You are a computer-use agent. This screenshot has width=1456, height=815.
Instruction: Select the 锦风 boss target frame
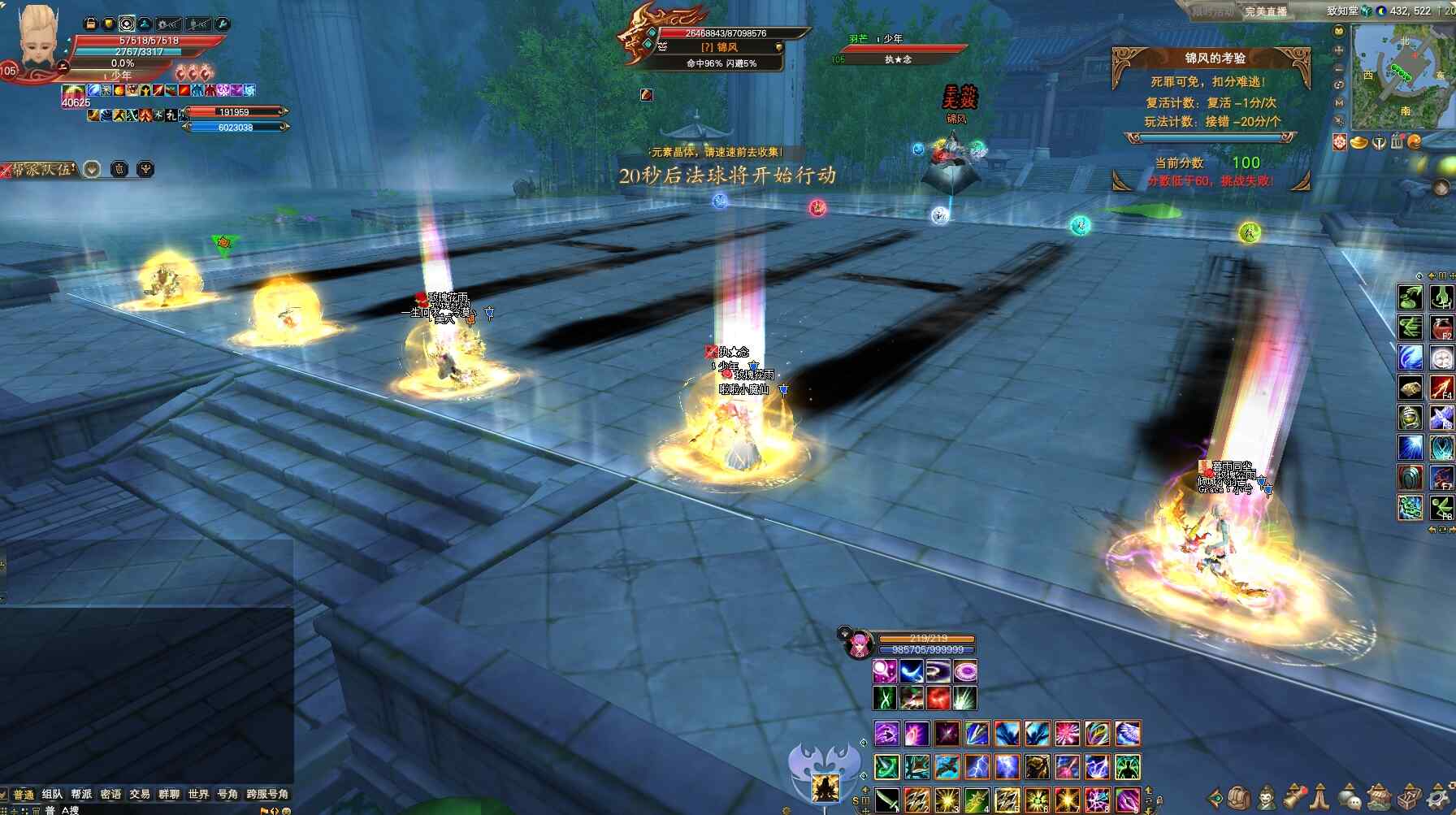(720, 47)
